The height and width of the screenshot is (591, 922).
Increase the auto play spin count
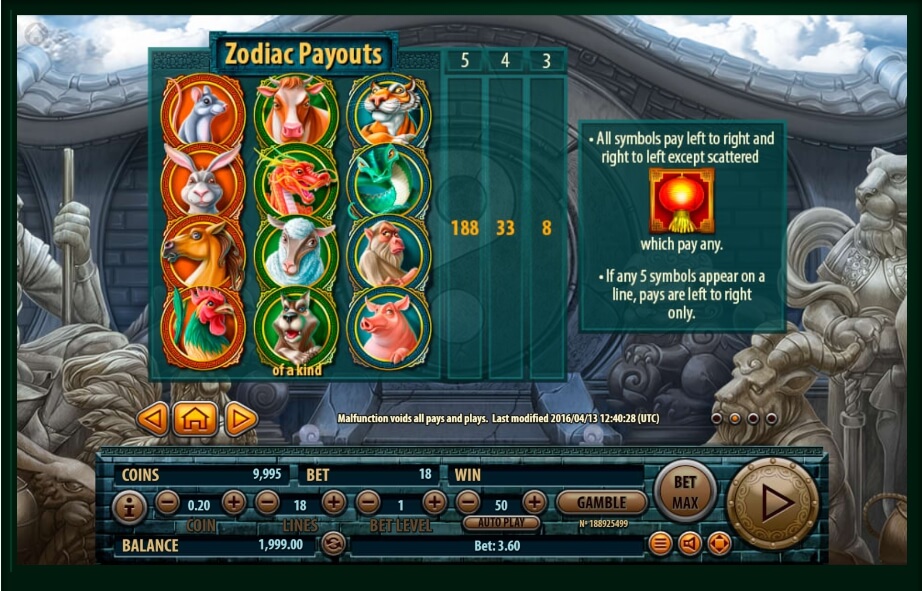(534, 502)
